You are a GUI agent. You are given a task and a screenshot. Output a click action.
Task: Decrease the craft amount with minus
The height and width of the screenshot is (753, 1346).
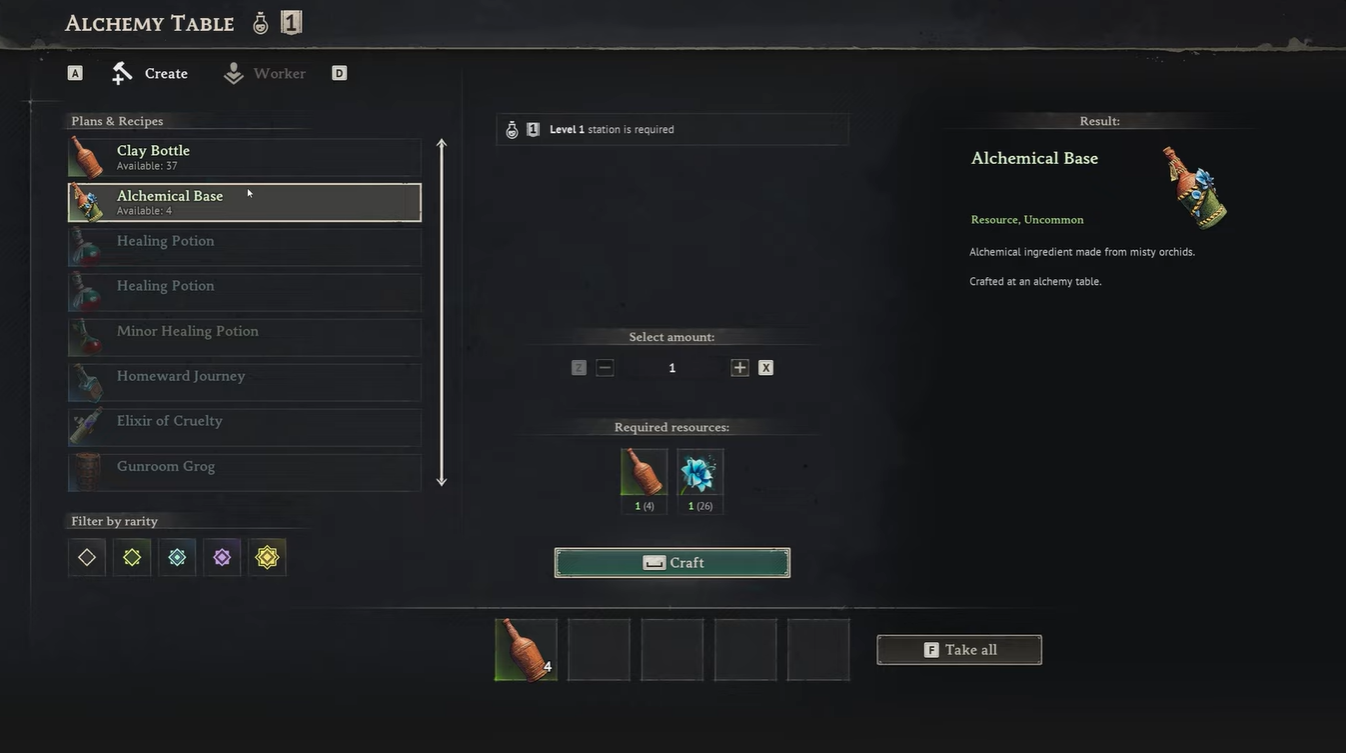[604, 368]
